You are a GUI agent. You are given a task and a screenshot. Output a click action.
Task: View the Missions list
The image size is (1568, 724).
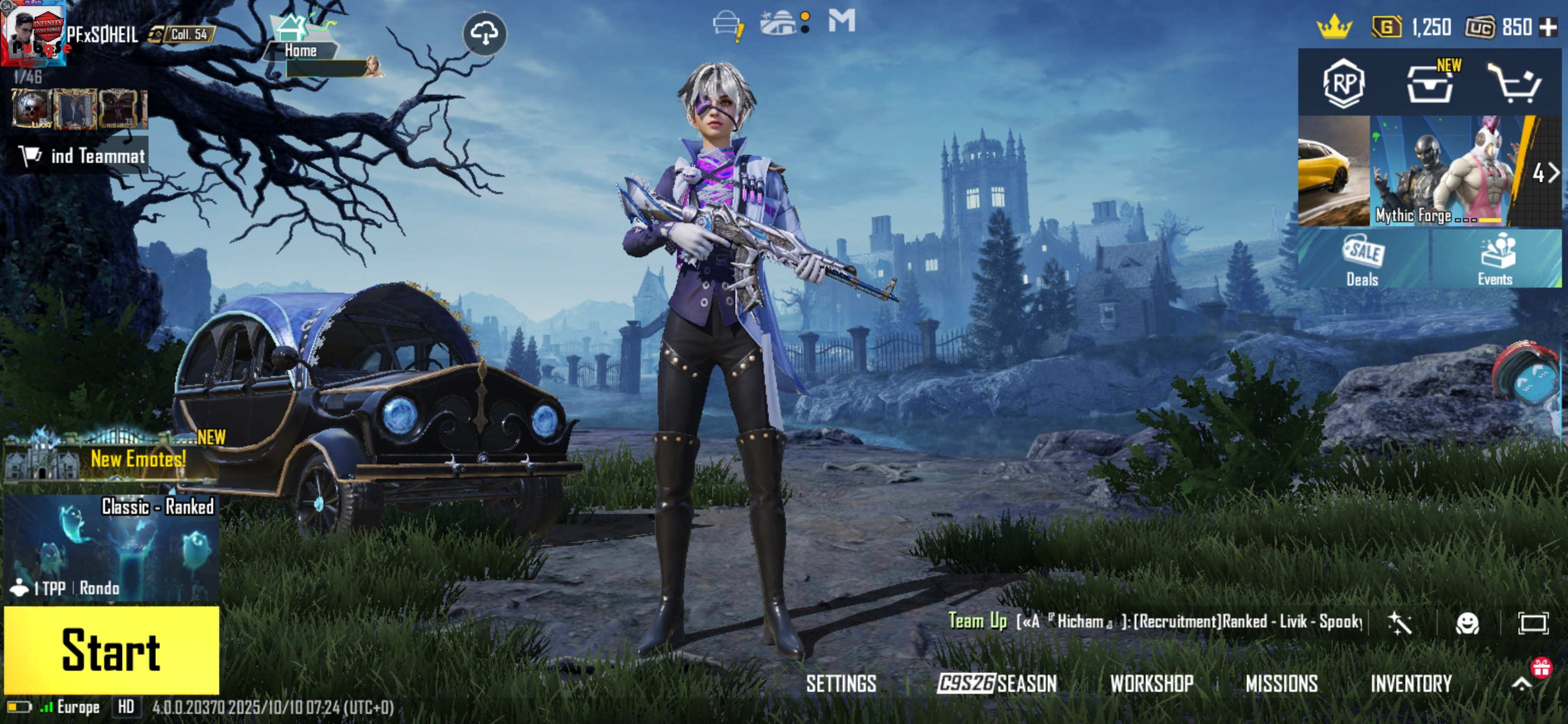coord(1282,684)
